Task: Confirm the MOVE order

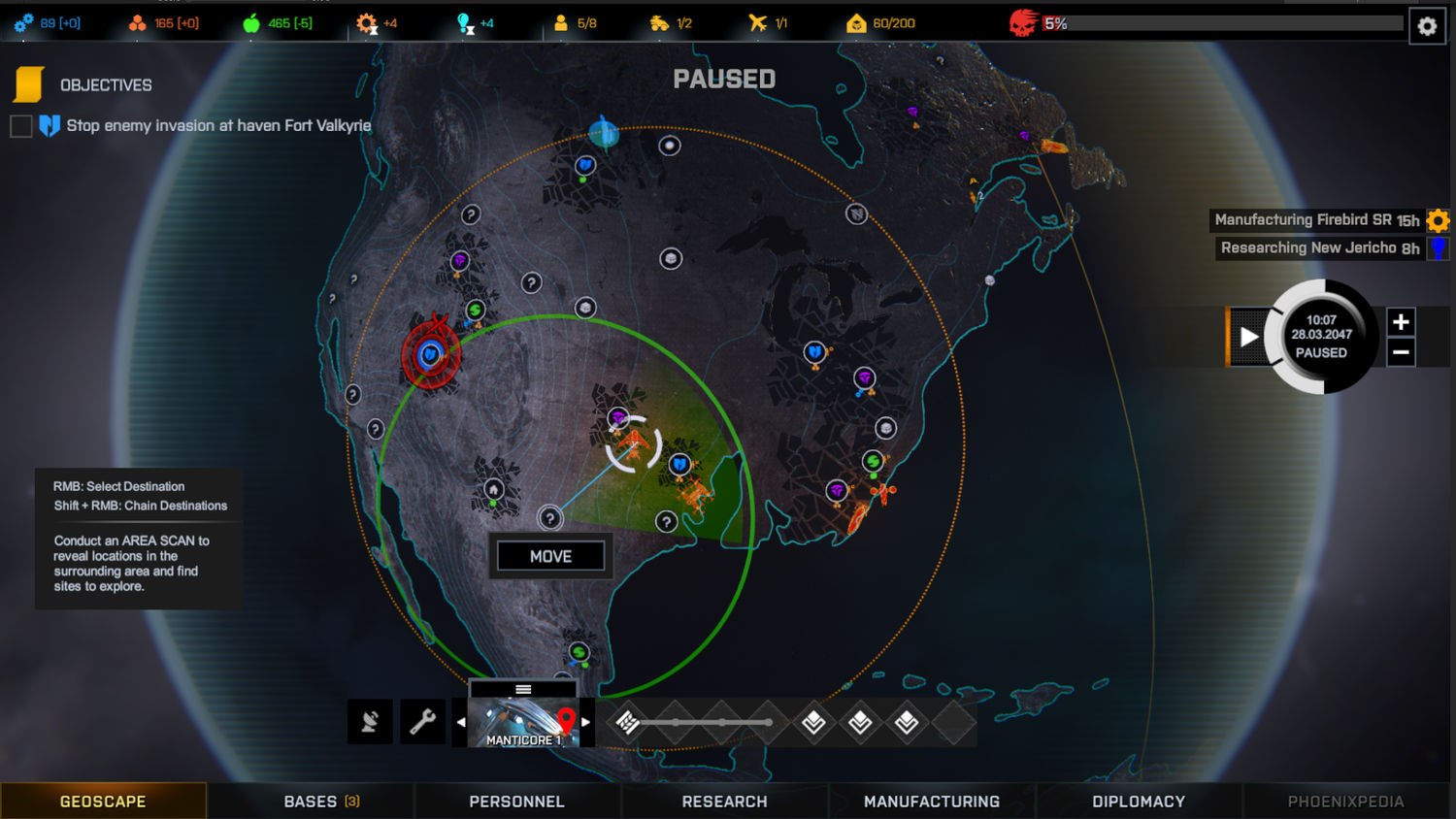Action: 550,556
